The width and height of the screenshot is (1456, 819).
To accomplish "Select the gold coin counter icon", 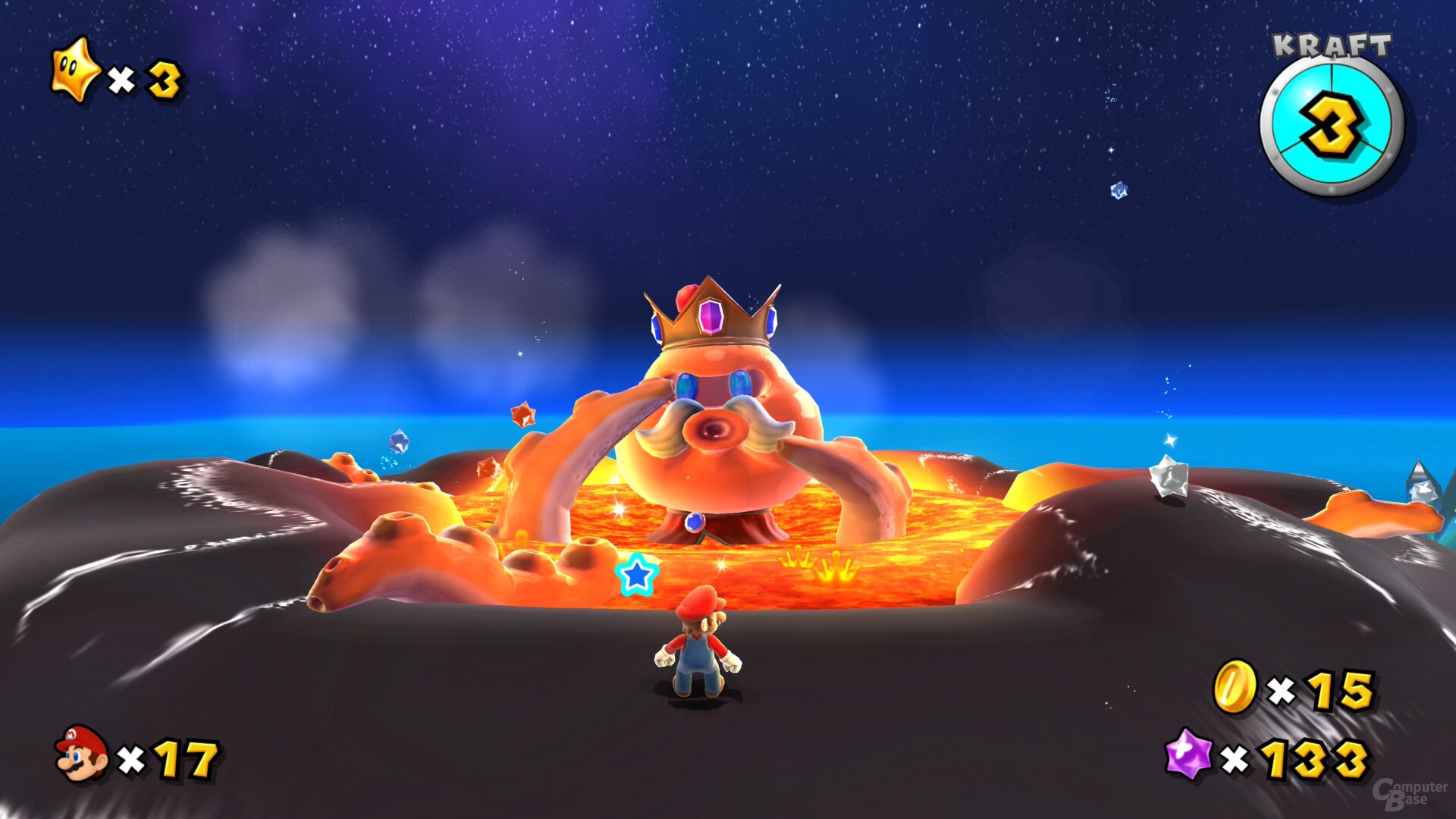I will pyautogui.click(x=1235, y=687).
